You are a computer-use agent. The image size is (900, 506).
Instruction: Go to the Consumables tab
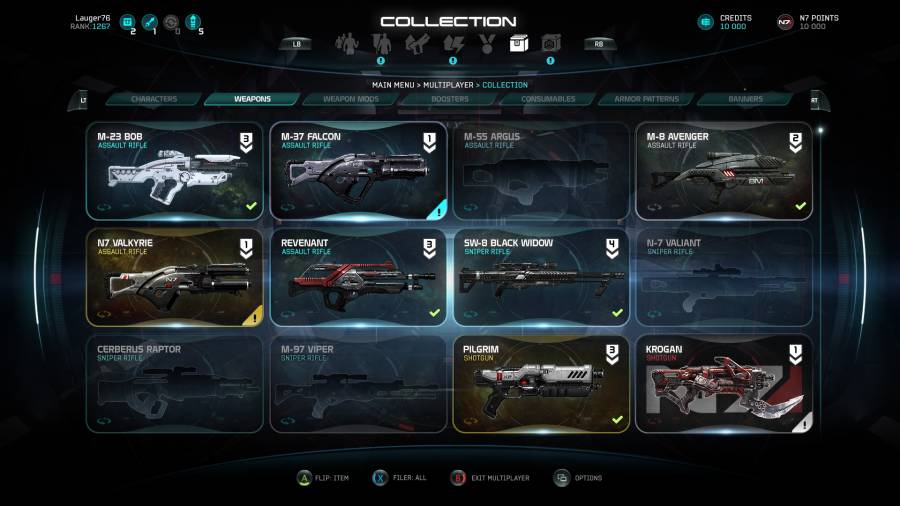coord(547,99)
